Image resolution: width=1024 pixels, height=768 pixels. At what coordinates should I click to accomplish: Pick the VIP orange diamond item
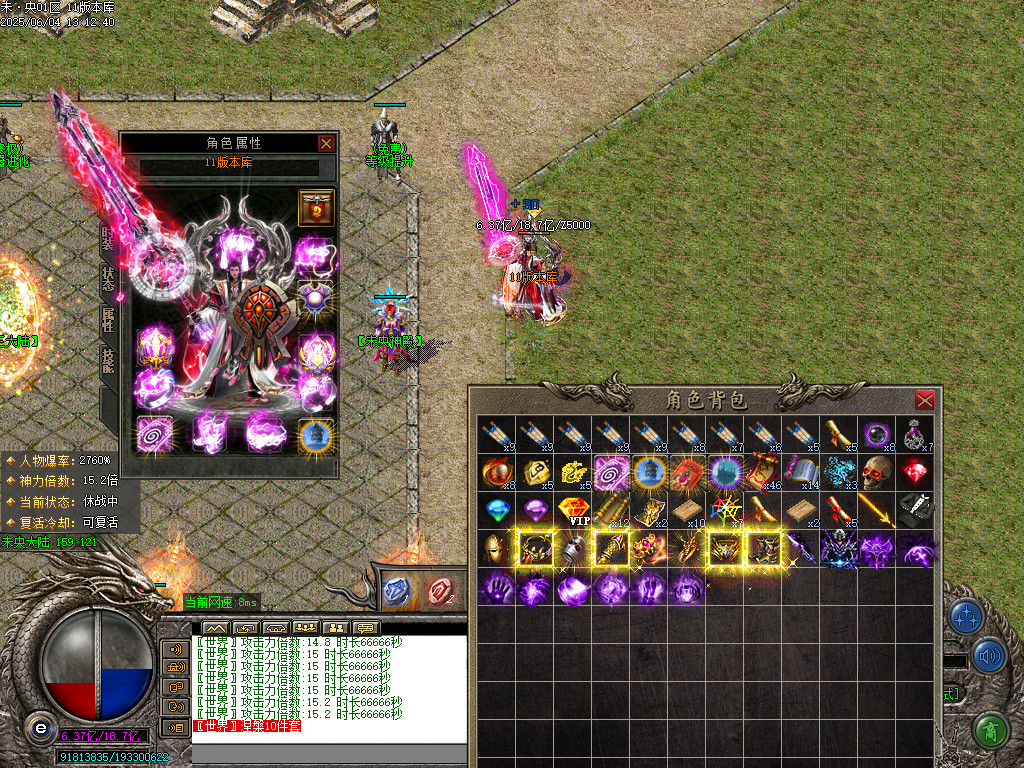pyautogui.click(x=573, y=510)
